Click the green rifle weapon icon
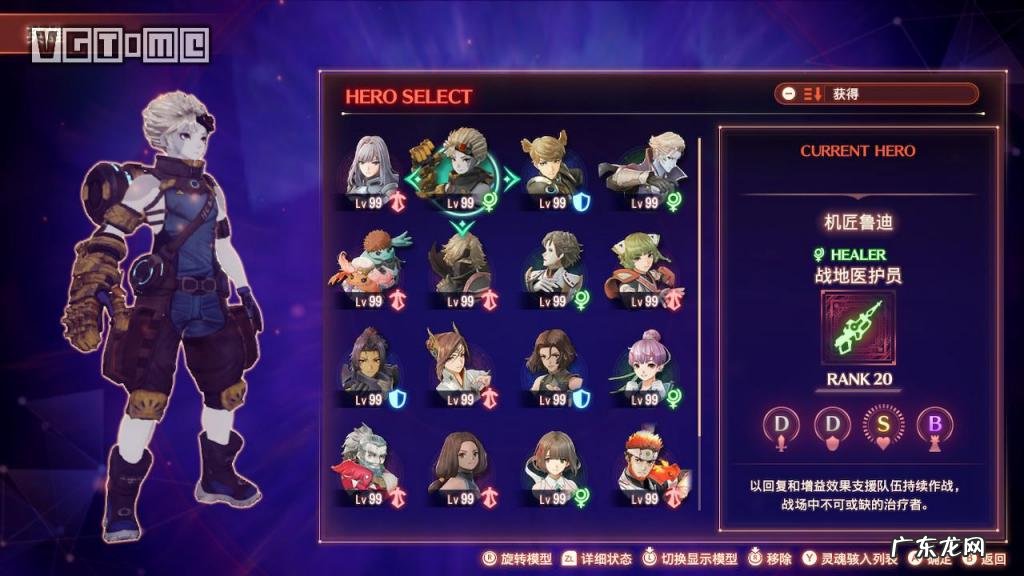The height and width of the screenshot is (576, 1024). click(x=858, y=328)
